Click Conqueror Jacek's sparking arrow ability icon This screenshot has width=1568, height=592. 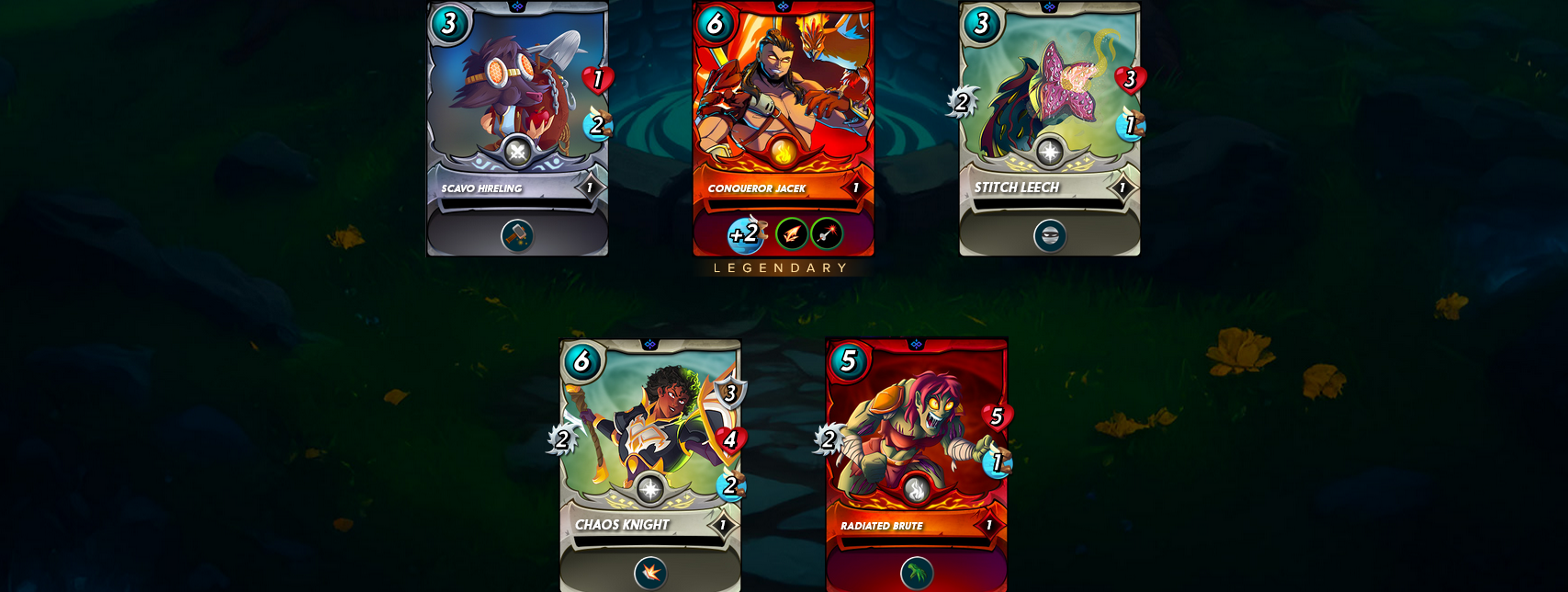click(x=827, y=234)
